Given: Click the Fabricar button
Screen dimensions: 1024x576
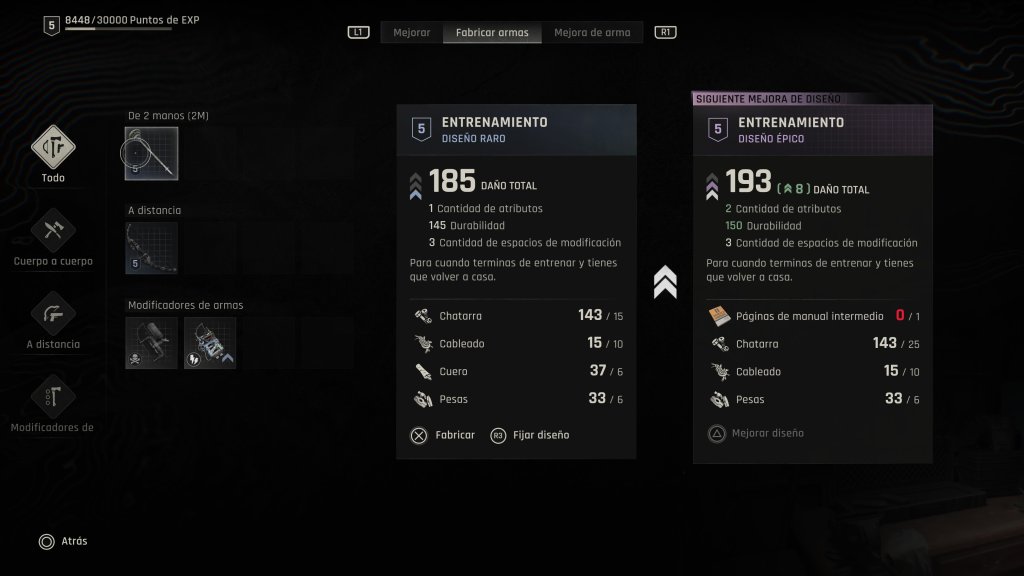Looking at the screenshot, I should click(x=442, y=435).
